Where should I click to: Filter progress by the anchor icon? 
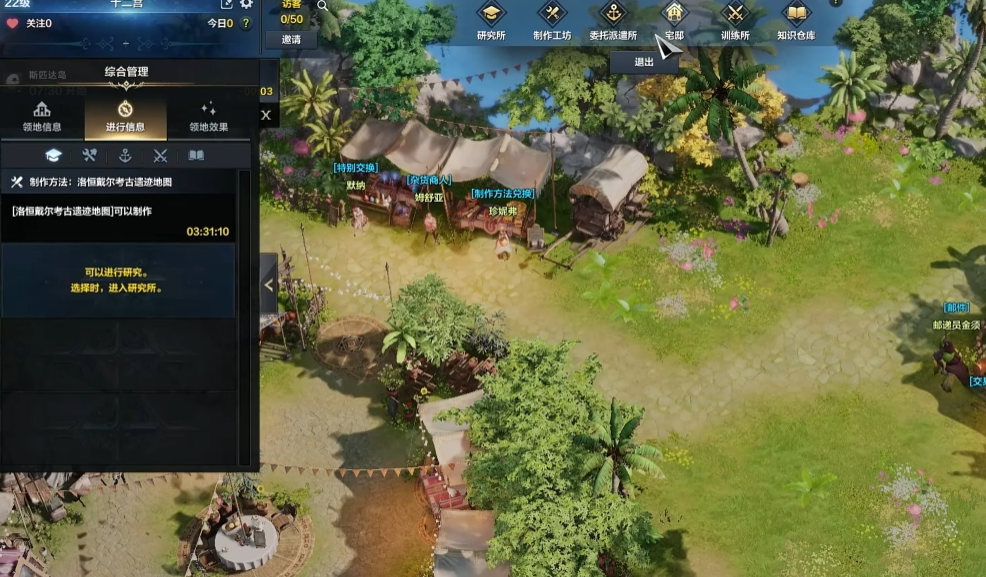tap(125, 155)
